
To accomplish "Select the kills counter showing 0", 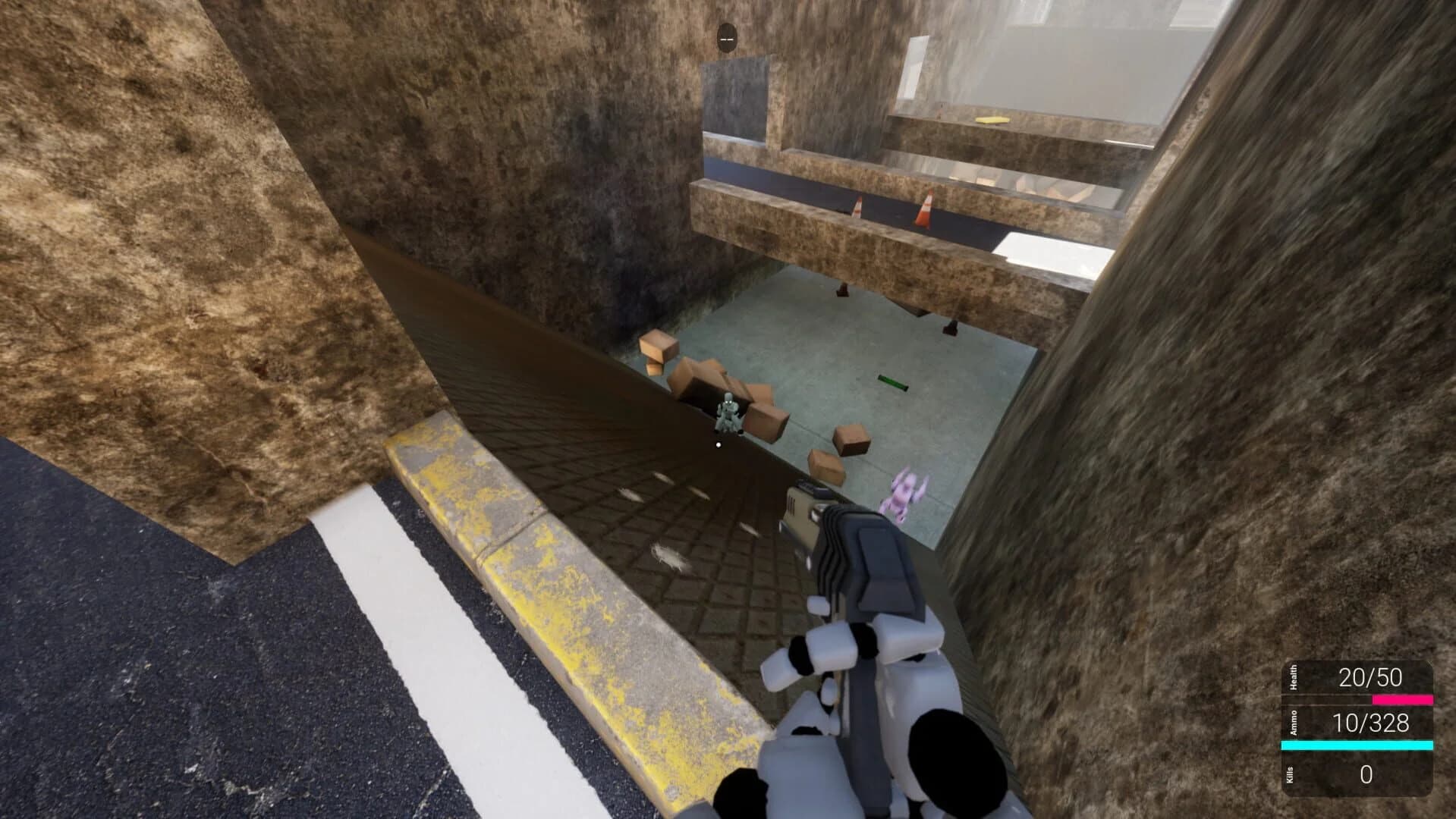I will pyautogui.click(x=1366, y=773).
